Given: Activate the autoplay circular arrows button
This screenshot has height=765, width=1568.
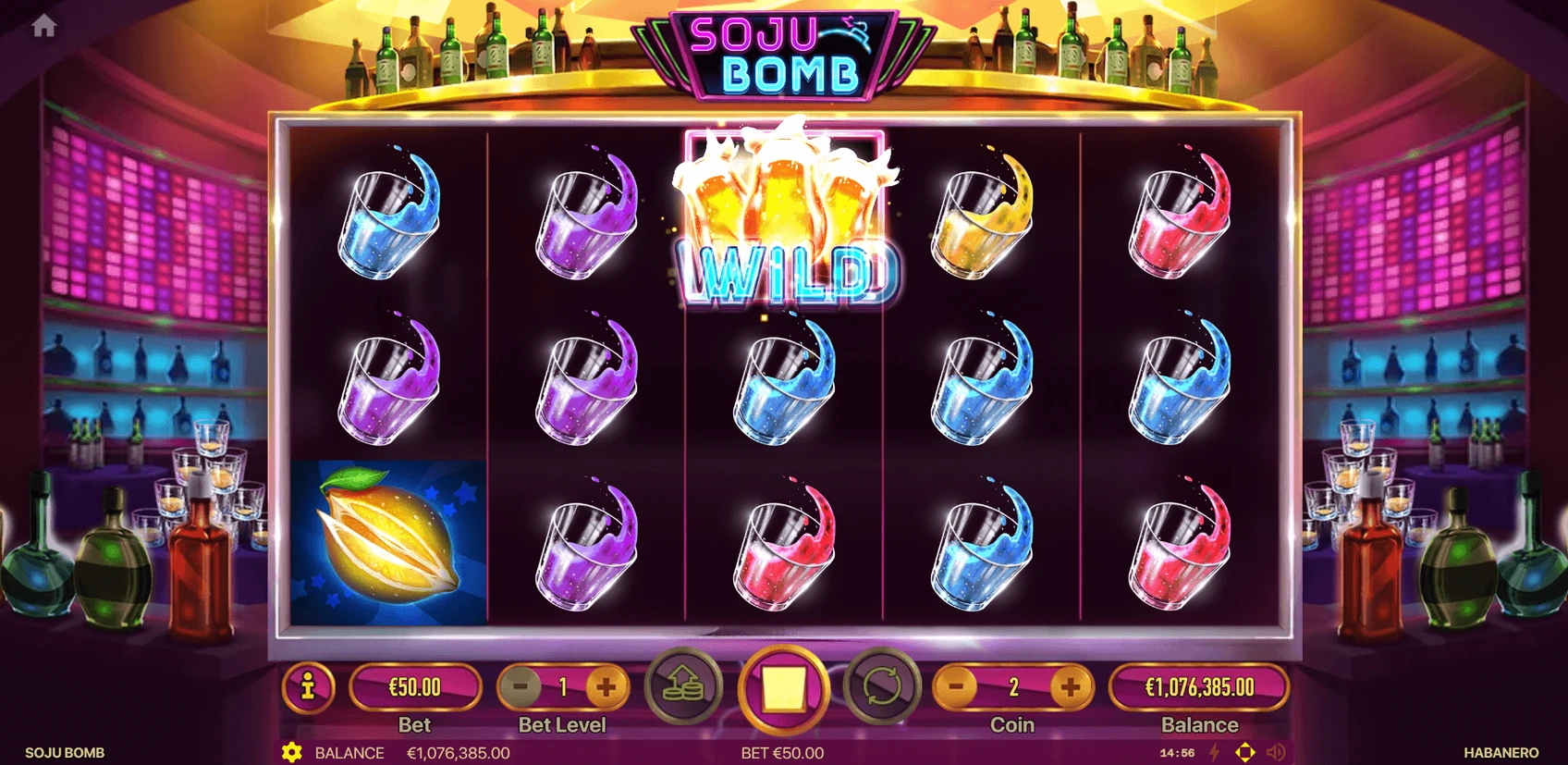Looking at the screenshot, I should click(882, 687).
